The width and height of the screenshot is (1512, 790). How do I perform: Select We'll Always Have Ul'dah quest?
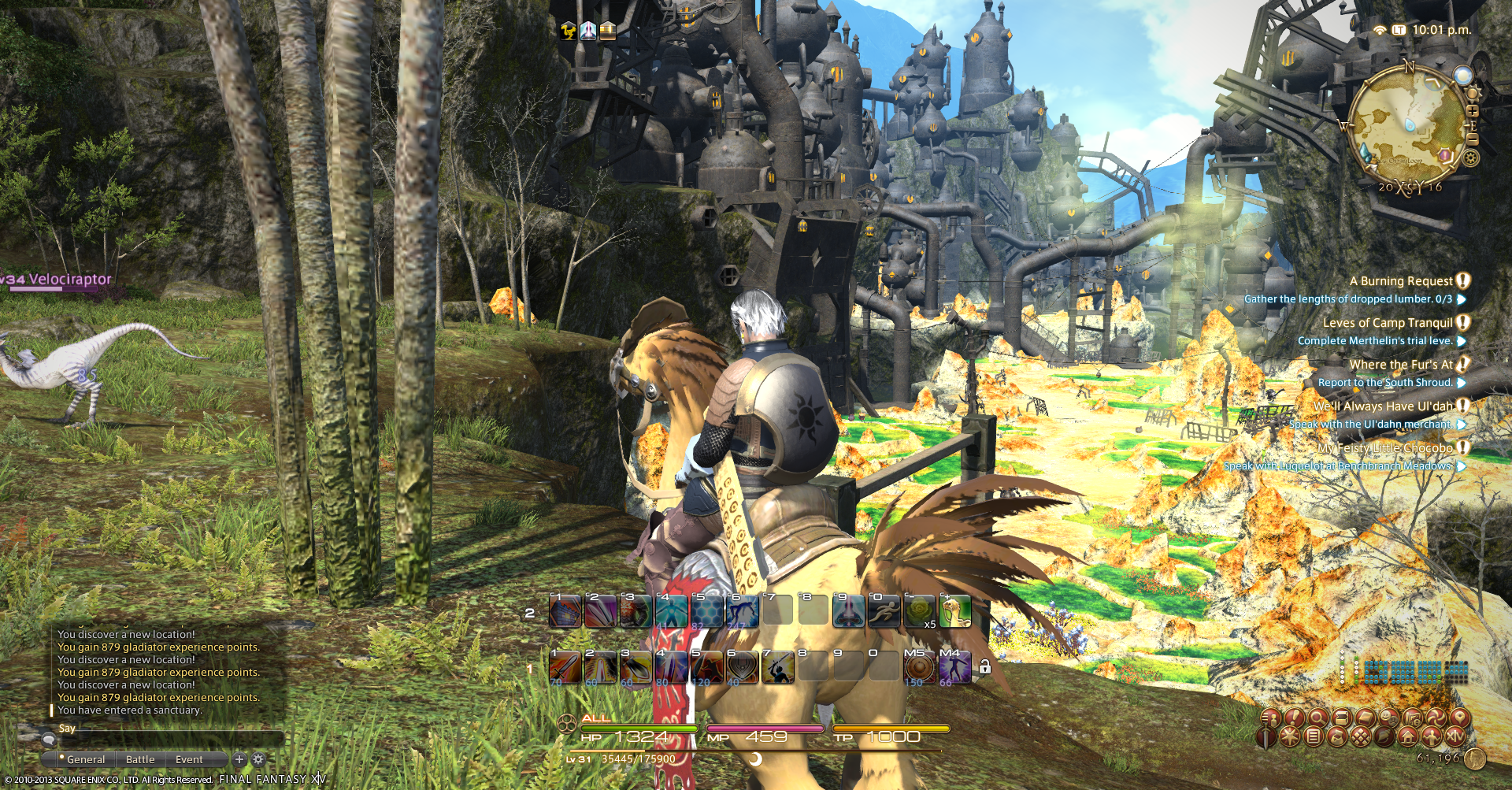tap(1383, 406)
